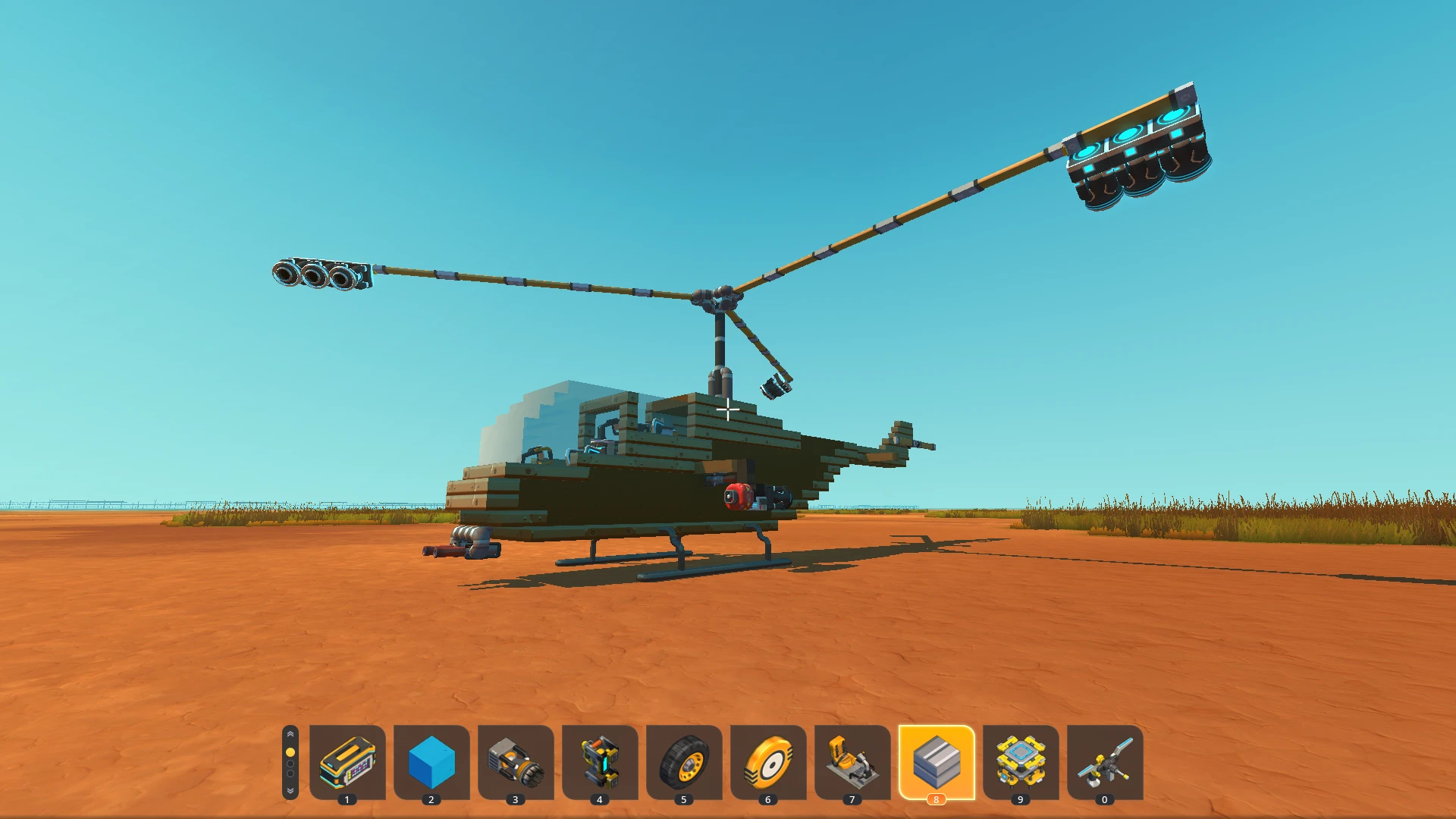Pick the large tire in slot 5

(684, 764)
